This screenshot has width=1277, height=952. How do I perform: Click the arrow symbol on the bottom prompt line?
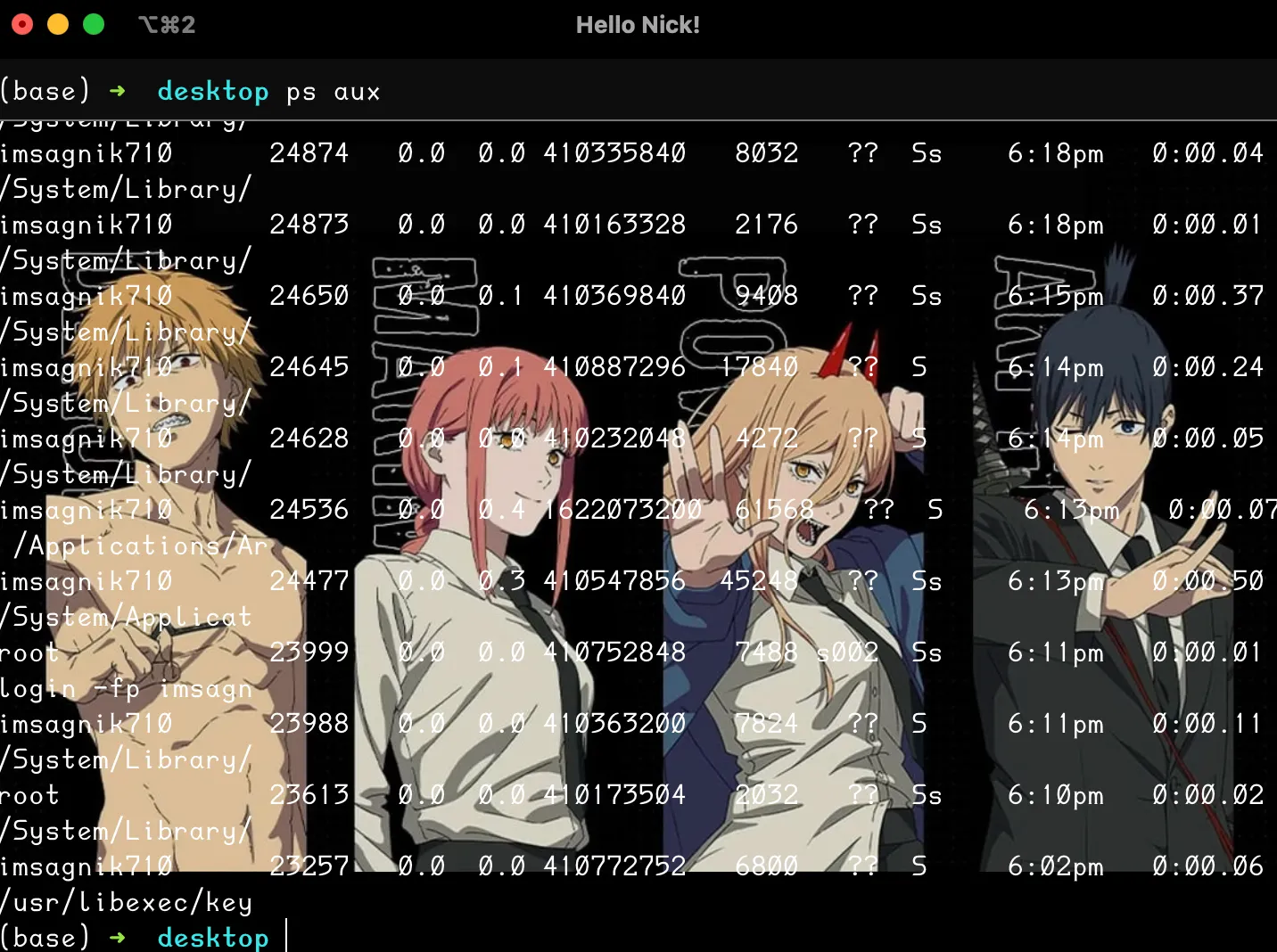(x=117, y=937)
